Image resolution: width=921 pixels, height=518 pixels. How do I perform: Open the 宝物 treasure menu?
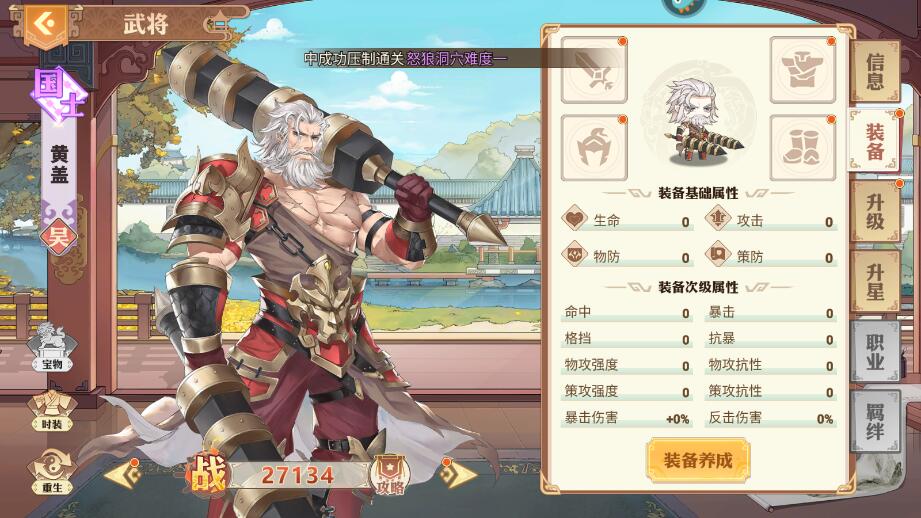[x=52, y=347]
